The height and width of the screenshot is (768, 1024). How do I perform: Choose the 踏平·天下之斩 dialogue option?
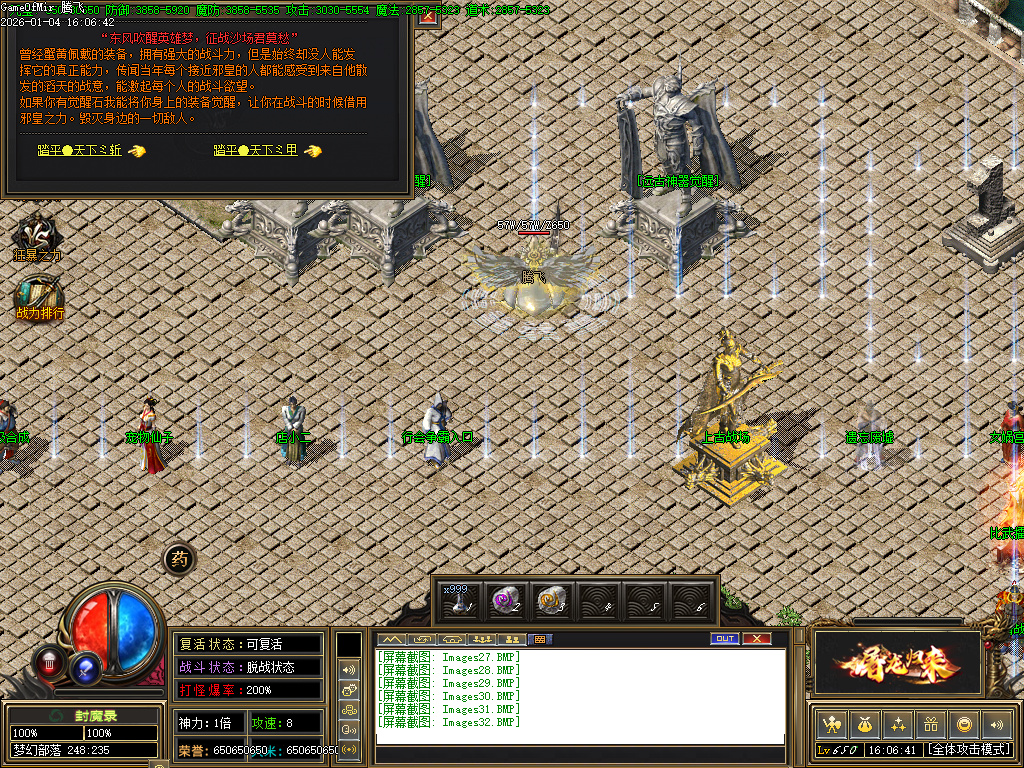tap(80, 150)
